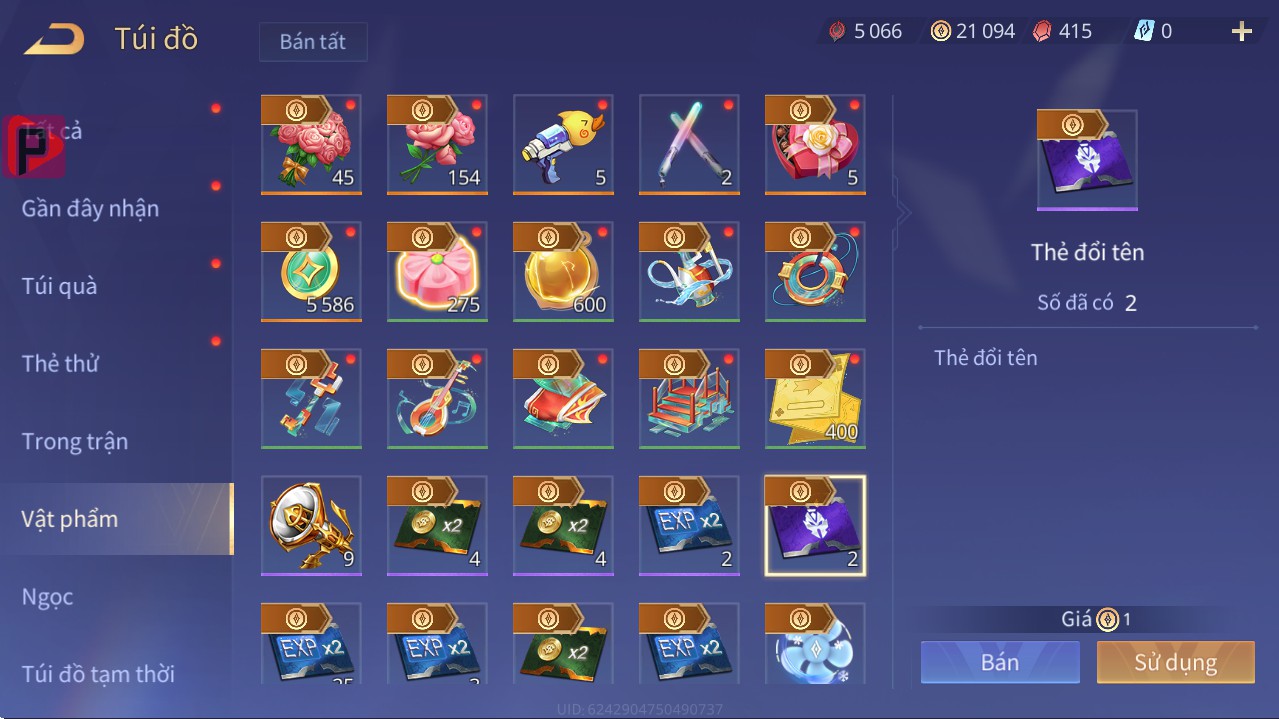The image size is (1279, 719).
Task: Select the pink rose bouquet with 45
Action: 311,146
